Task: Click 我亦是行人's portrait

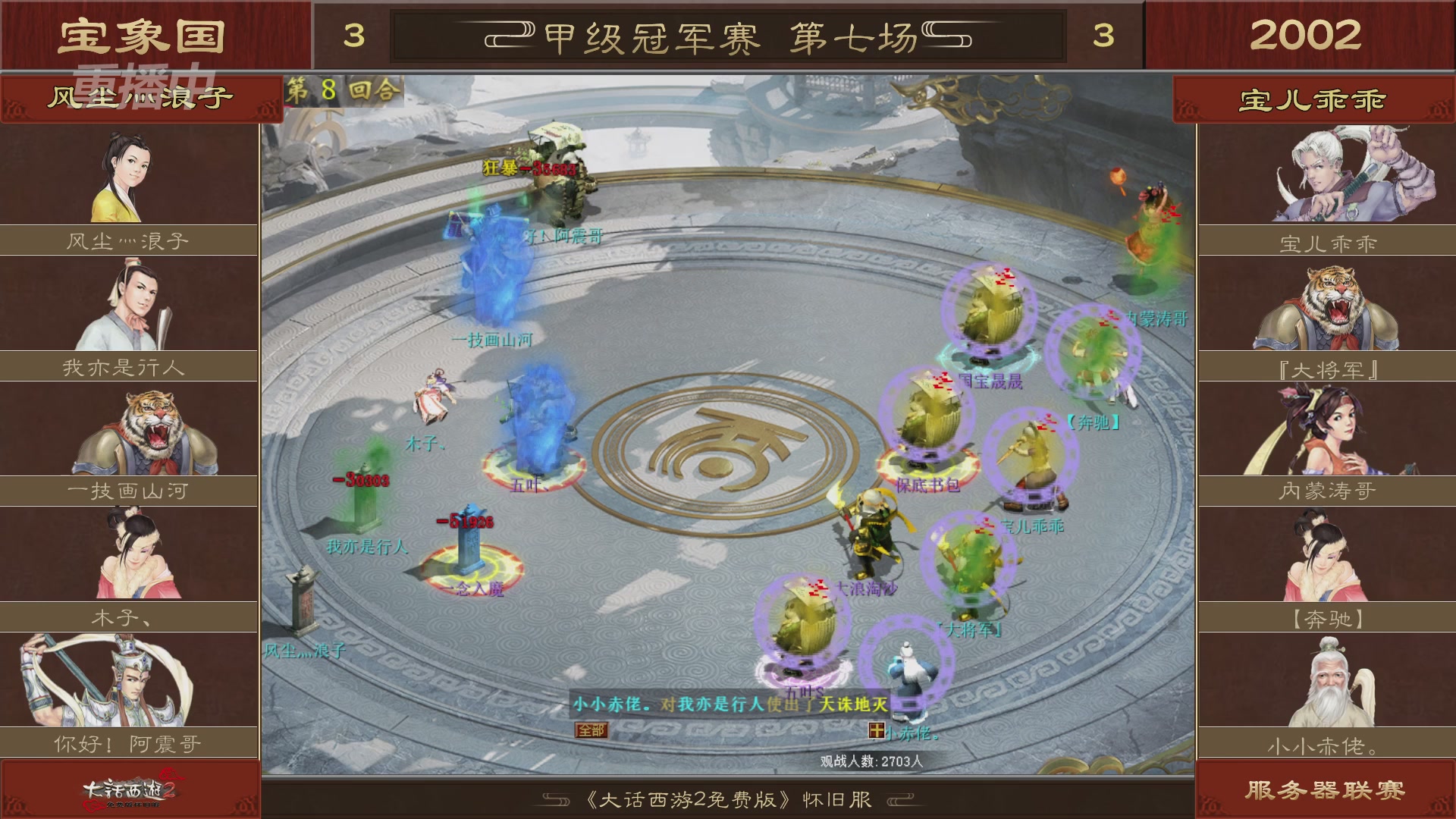Action: (x=129, y=303)
